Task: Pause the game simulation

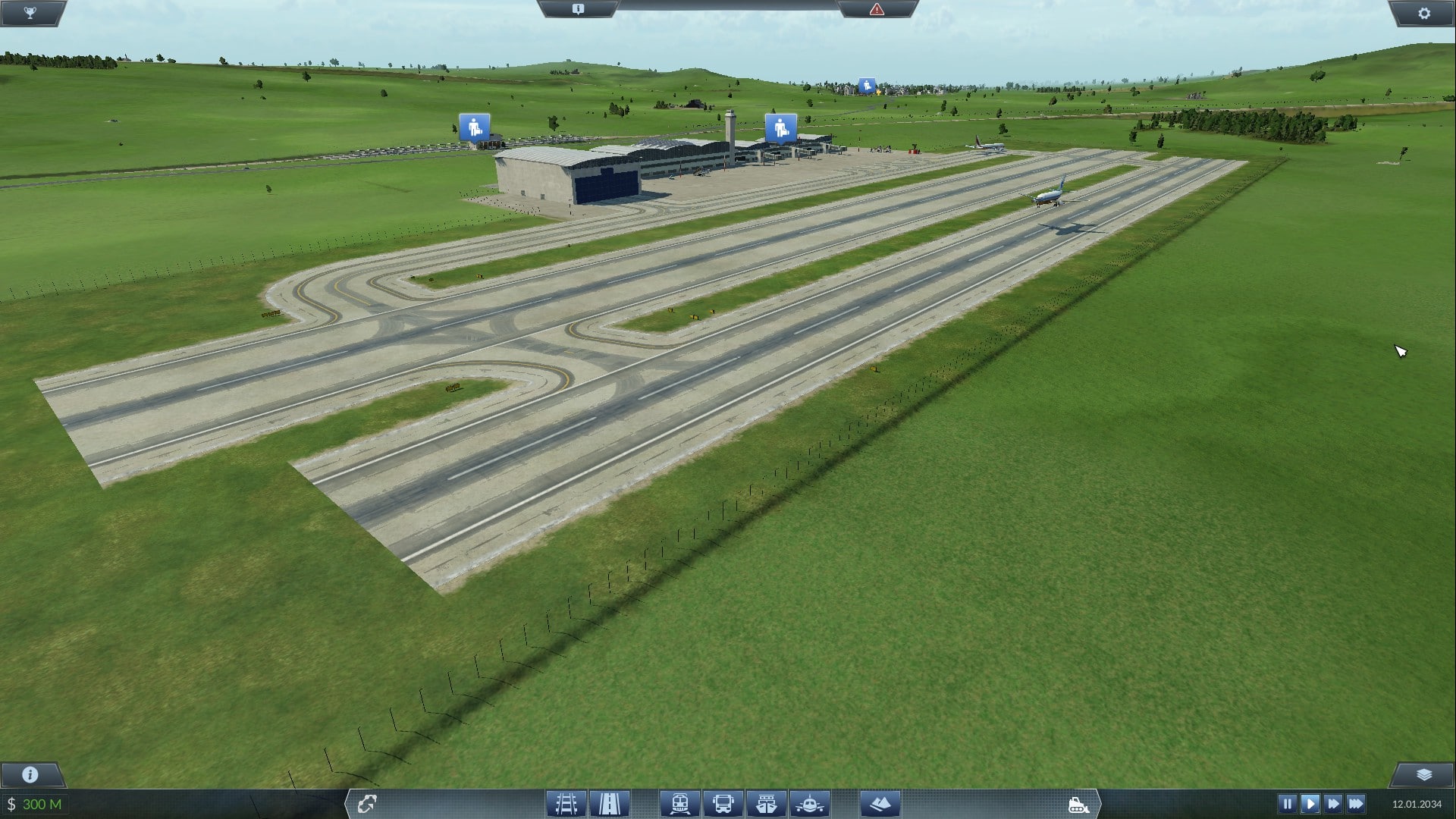Action: tap(1287, 804)
